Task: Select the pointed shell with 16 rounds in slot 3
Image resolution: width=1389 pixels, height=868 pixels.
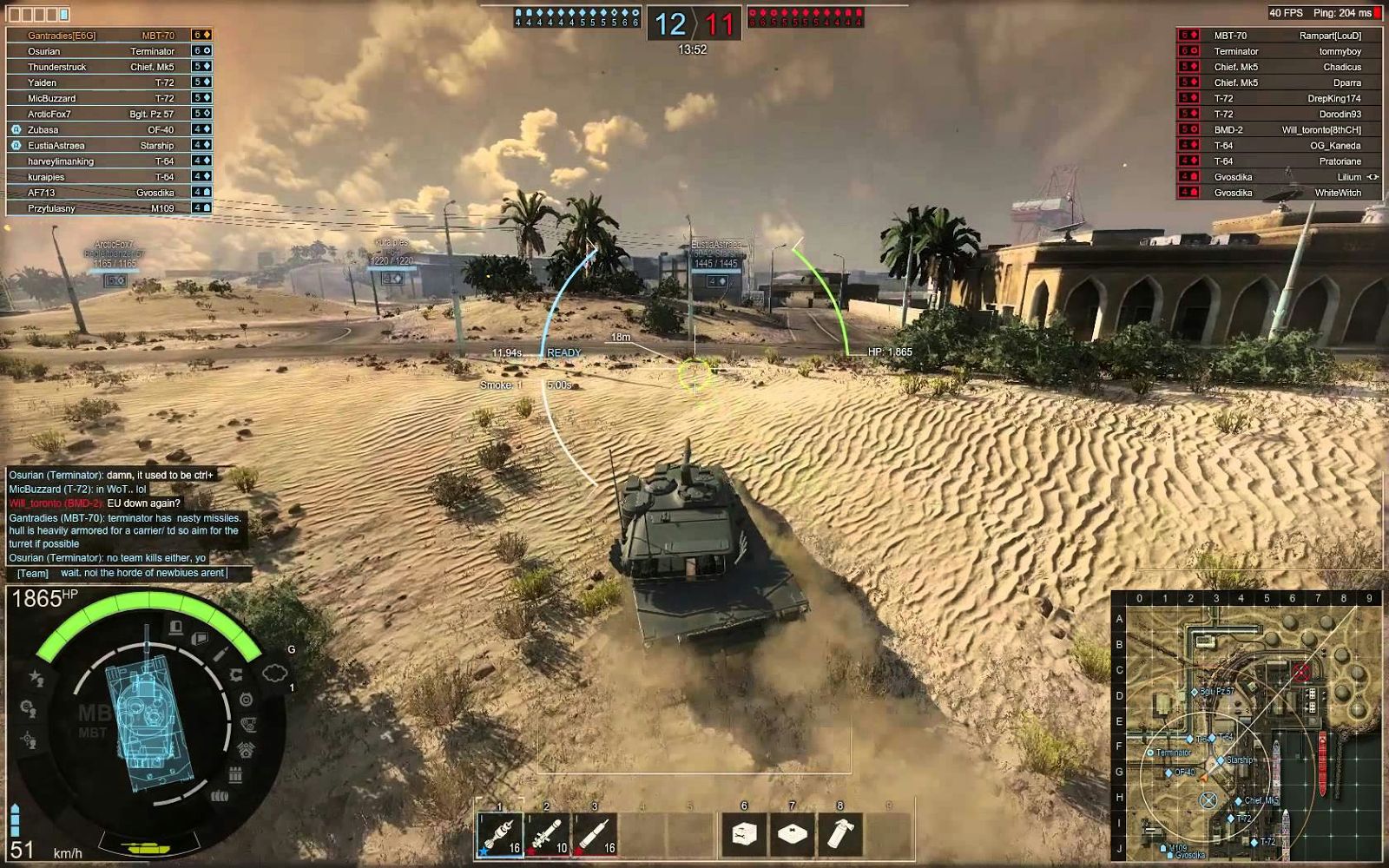Action: 596,835
